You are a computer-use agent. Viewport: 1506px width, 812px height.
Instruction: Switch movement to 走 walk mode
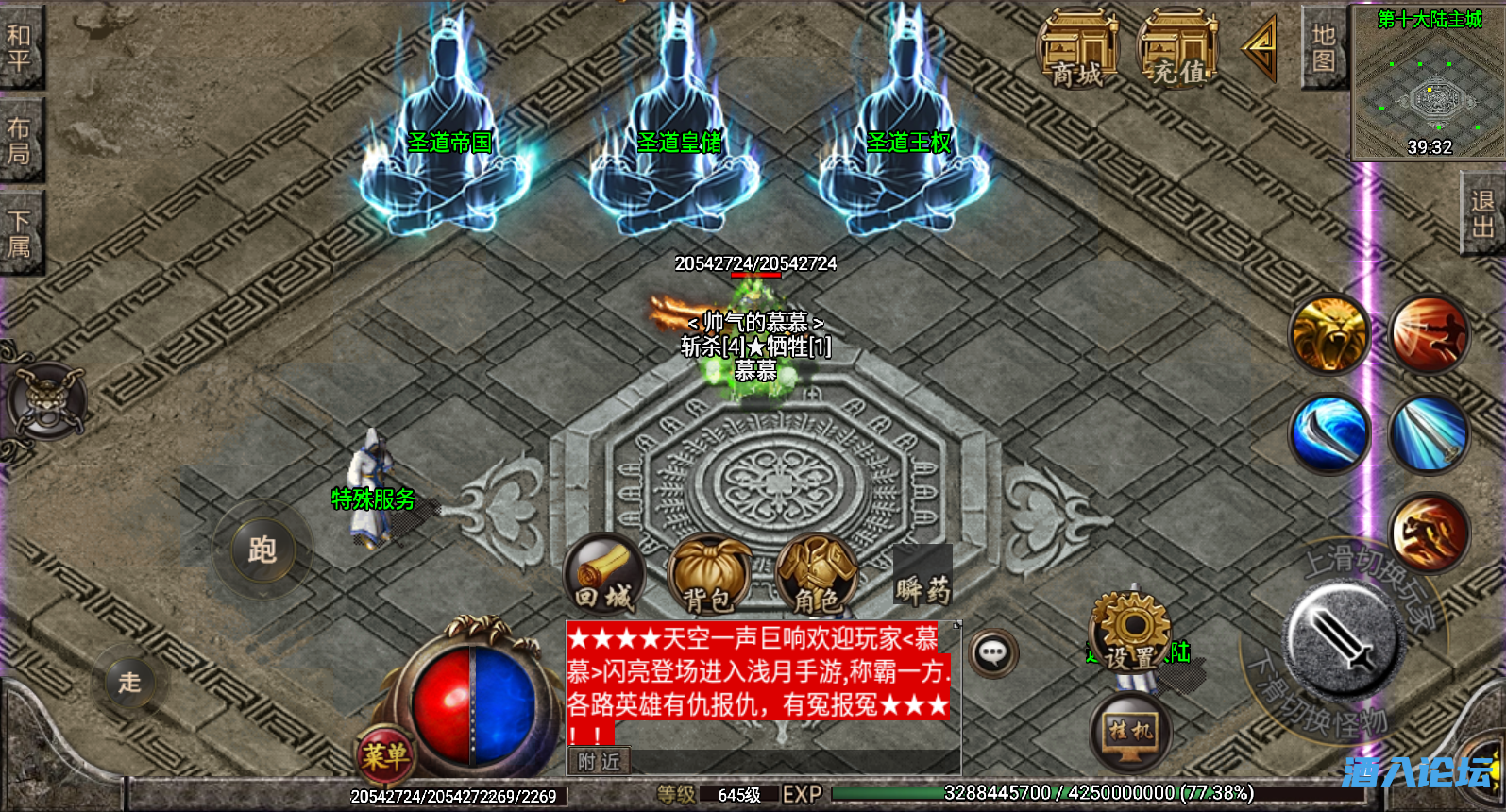[129, 682]
